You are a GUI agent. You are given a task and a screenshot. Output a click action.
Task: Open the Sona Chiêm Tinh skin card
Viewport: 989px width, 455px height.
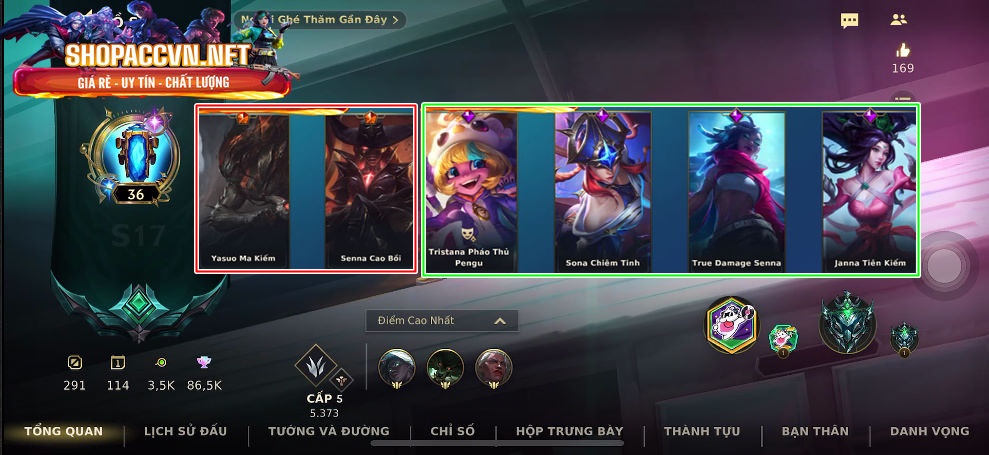coord(602,190)
